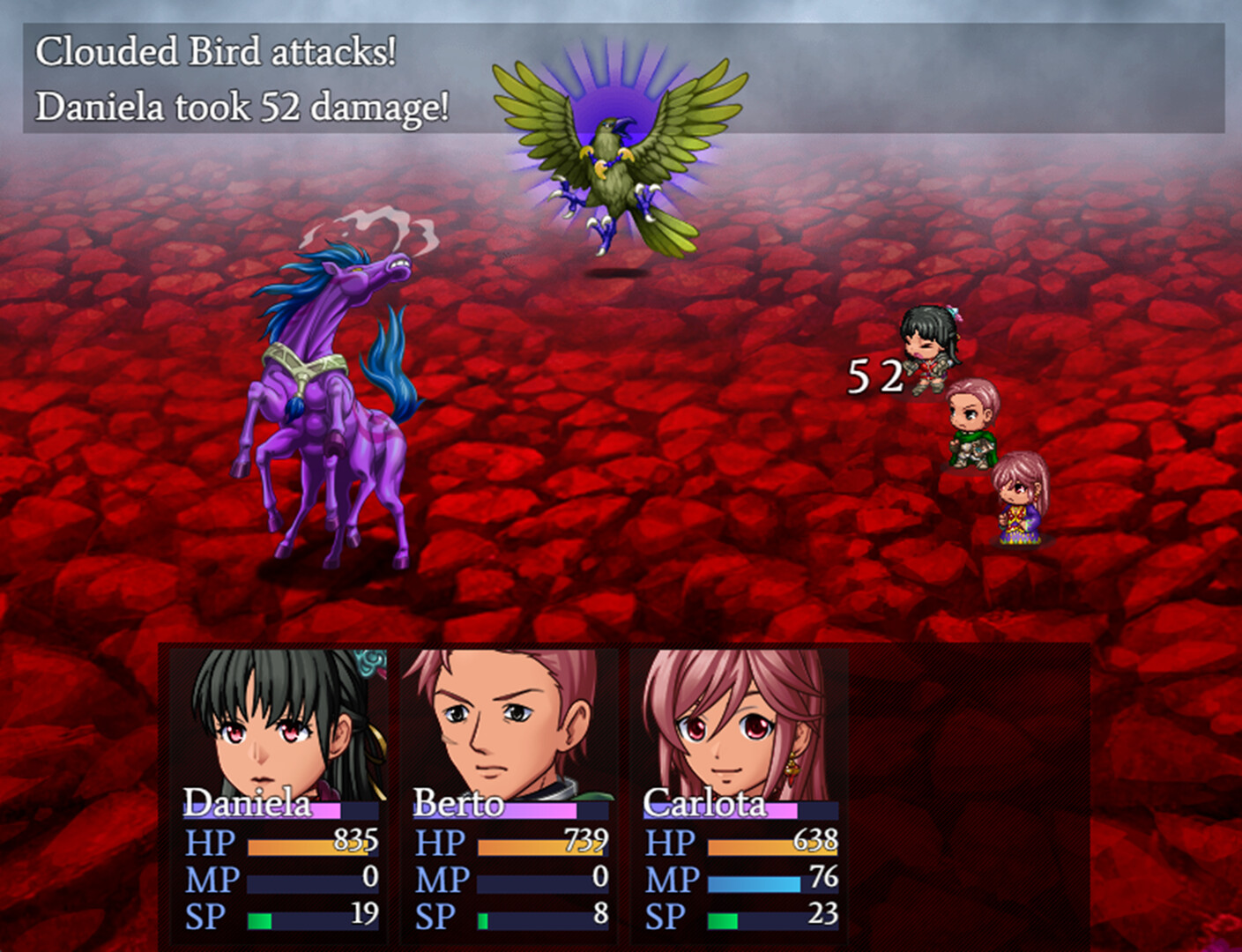Screen dimensions: 1242x952
Task: Advance the Clouded Bird attack battle message
Action: point(622,79)
